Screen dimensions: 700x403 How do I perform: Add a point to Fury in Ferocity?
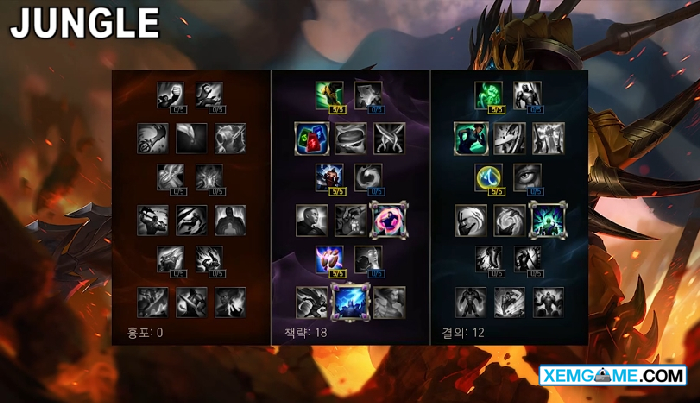pyautogui.click(x=171, y=94)
